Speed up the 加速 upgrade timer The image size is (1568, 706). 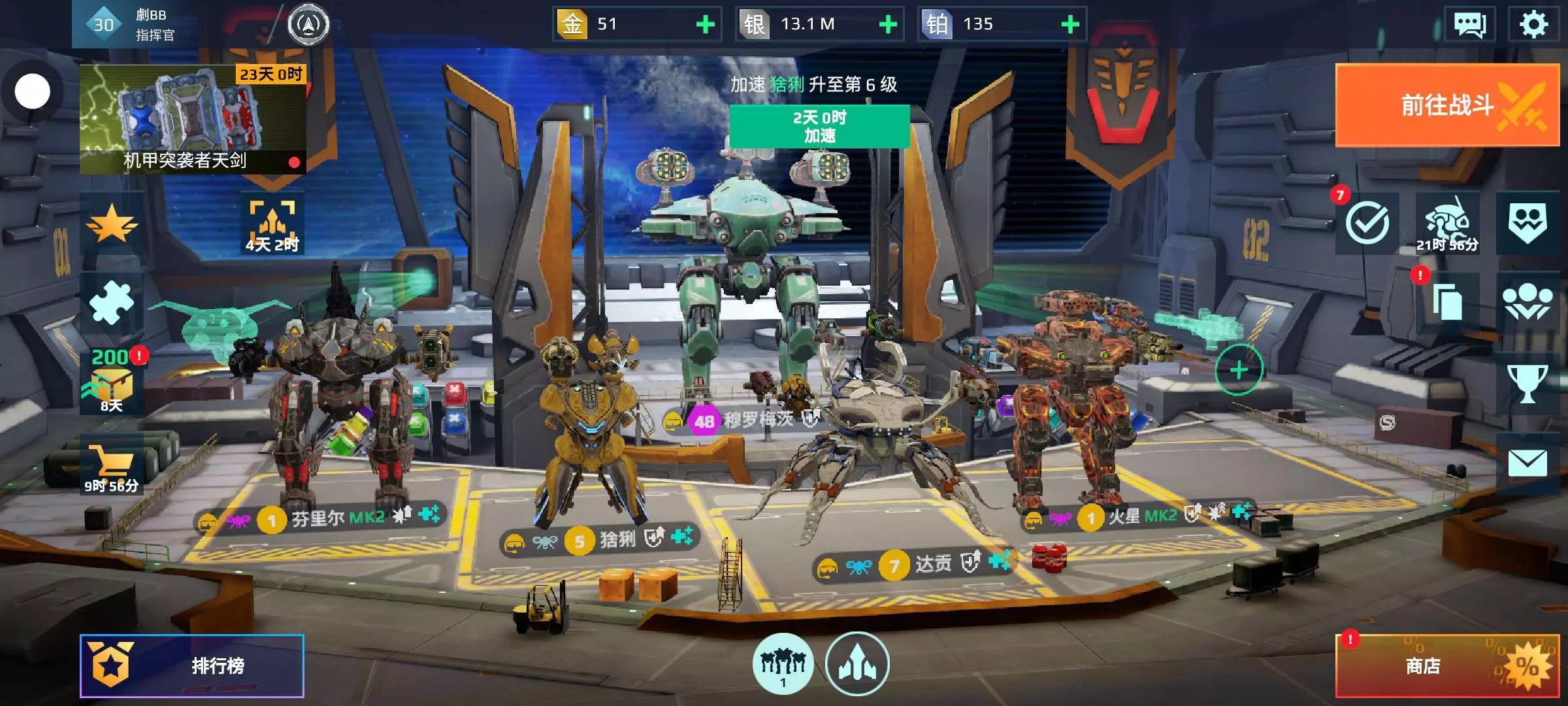[x=819, y=126]
